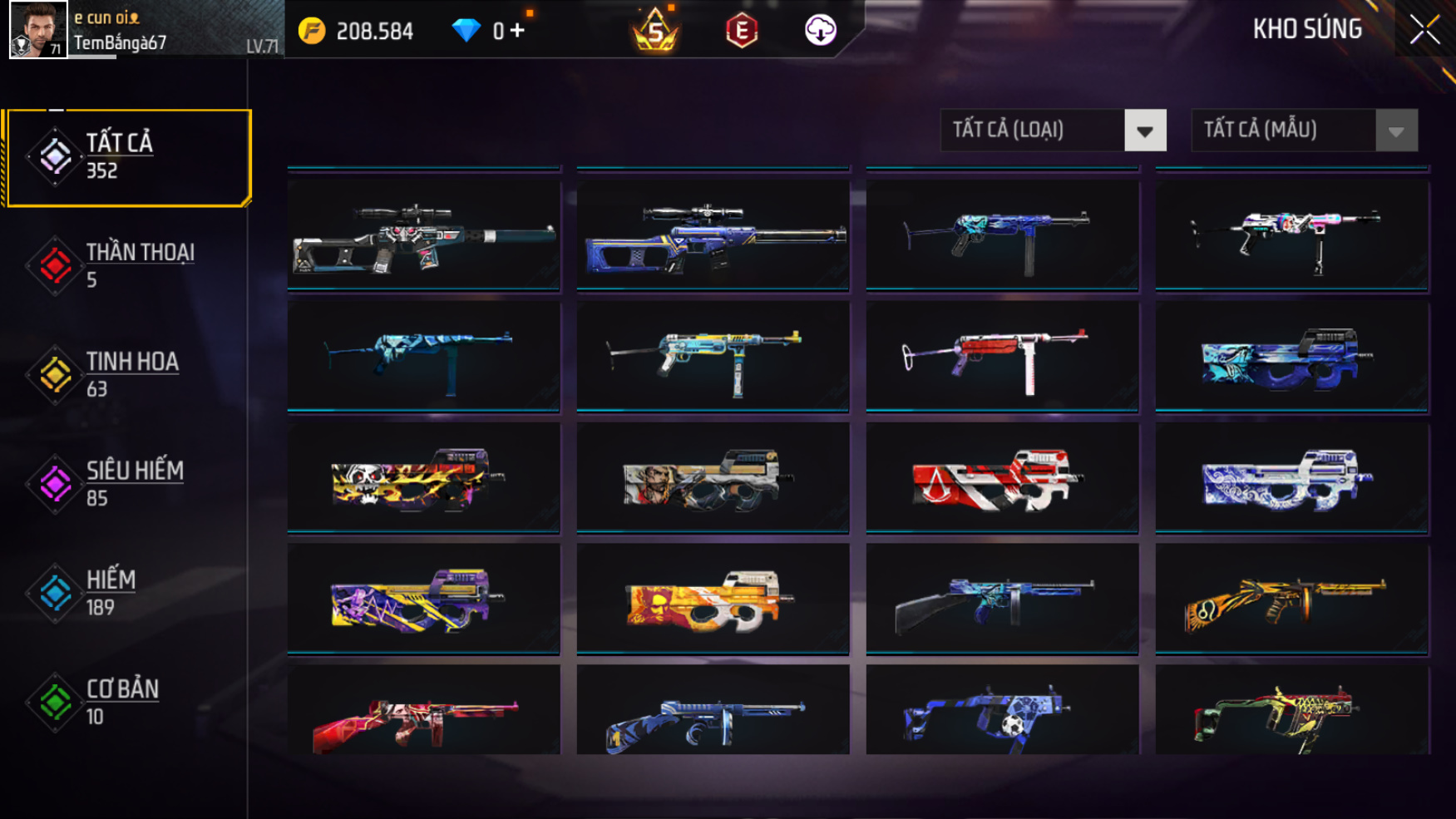Choose the red and white P90 skin
Image resolution: width=1456 pixels, height=819 pixels.
tap(1001, 478)
